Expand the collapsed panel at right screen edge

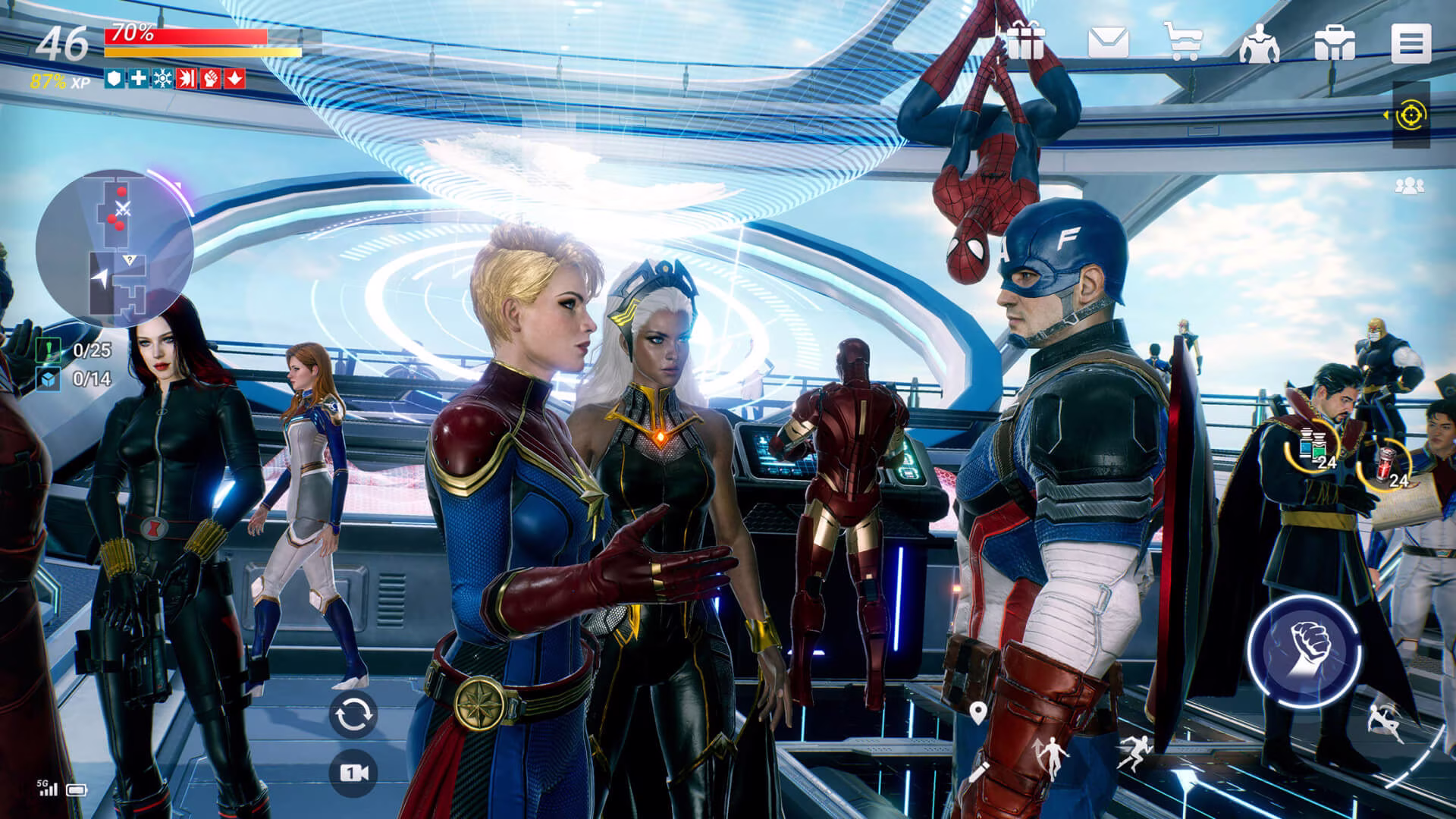pos(1385,114)
